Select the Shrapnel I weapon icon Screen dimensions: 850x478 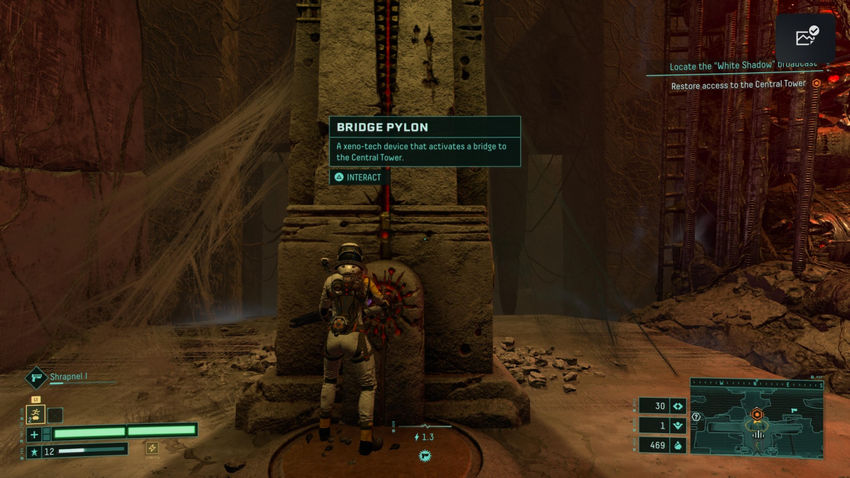[34, 377]
